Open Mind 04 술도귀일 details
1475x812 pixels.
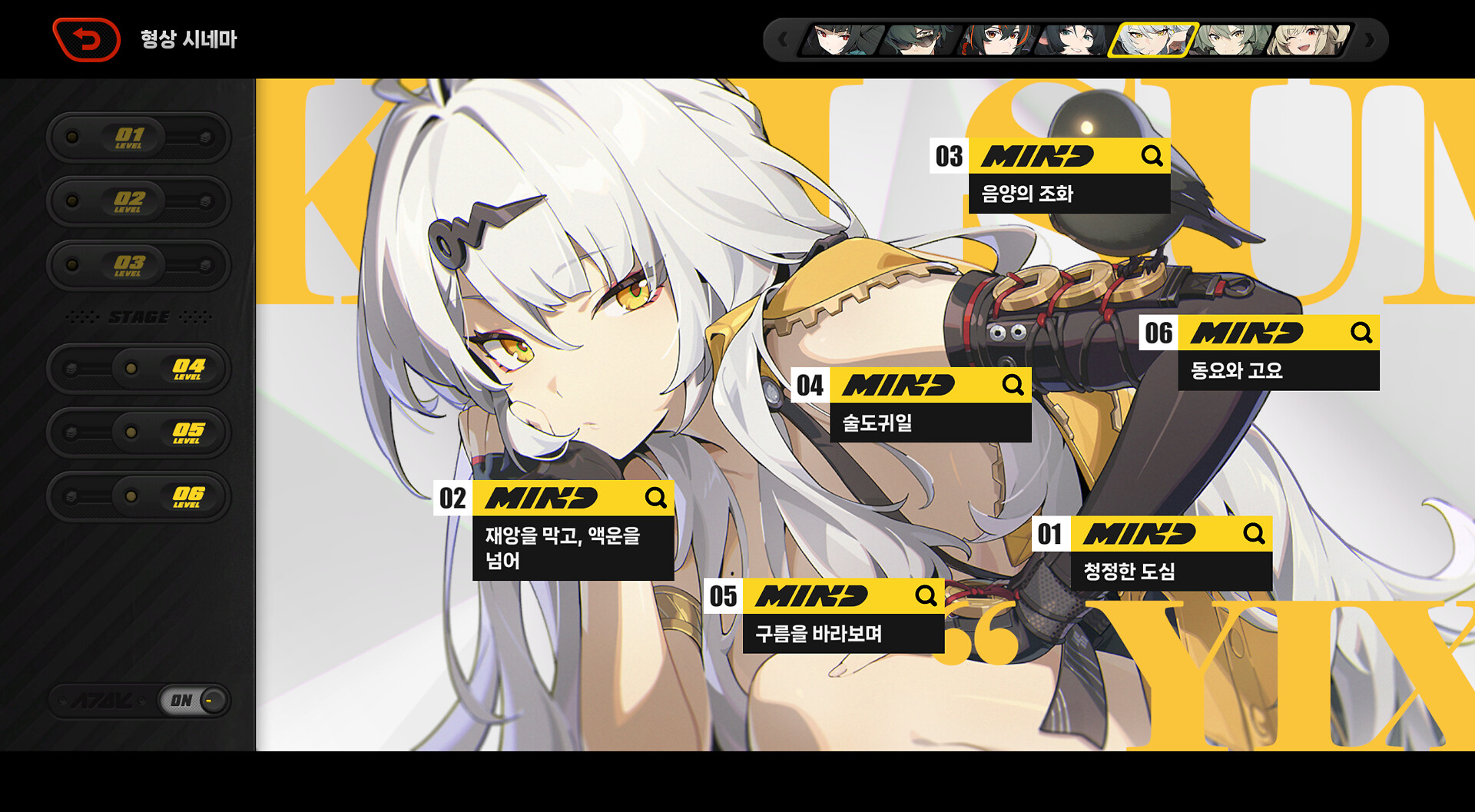coord(1013,384)
